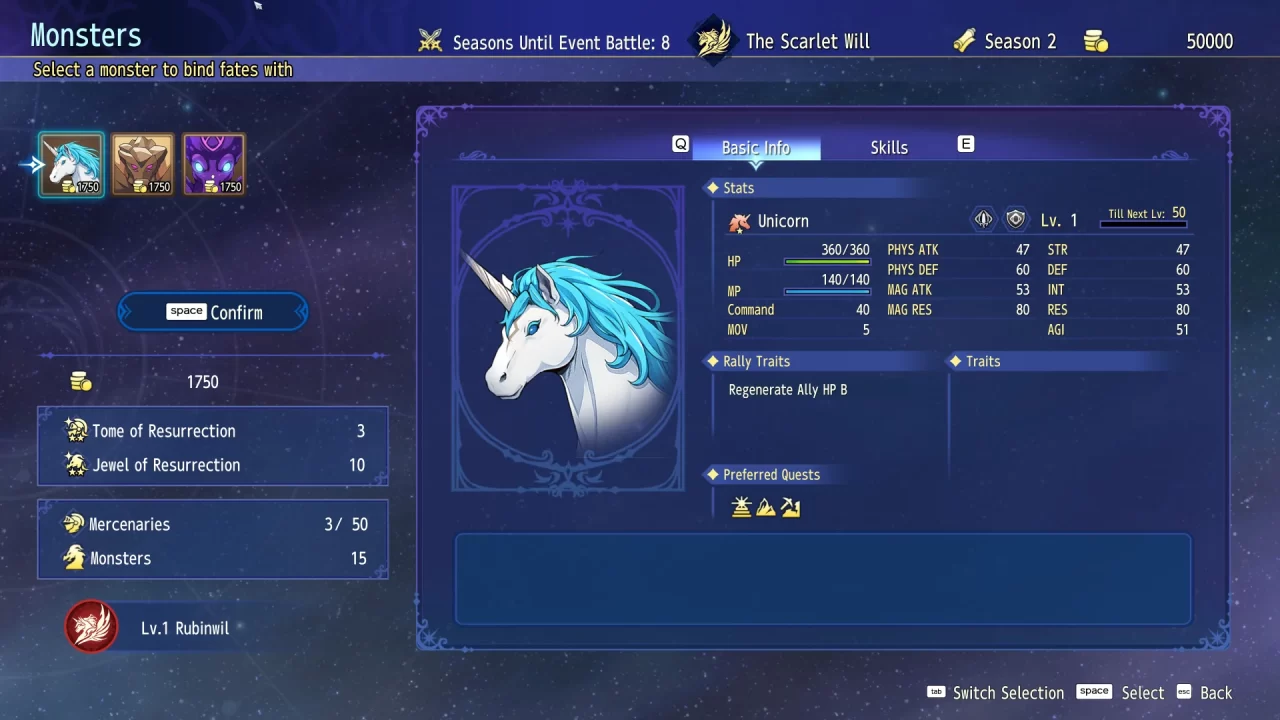Select the Basic Info tab
Viewport: 1280px width, 720px height.
click(757, 147)
